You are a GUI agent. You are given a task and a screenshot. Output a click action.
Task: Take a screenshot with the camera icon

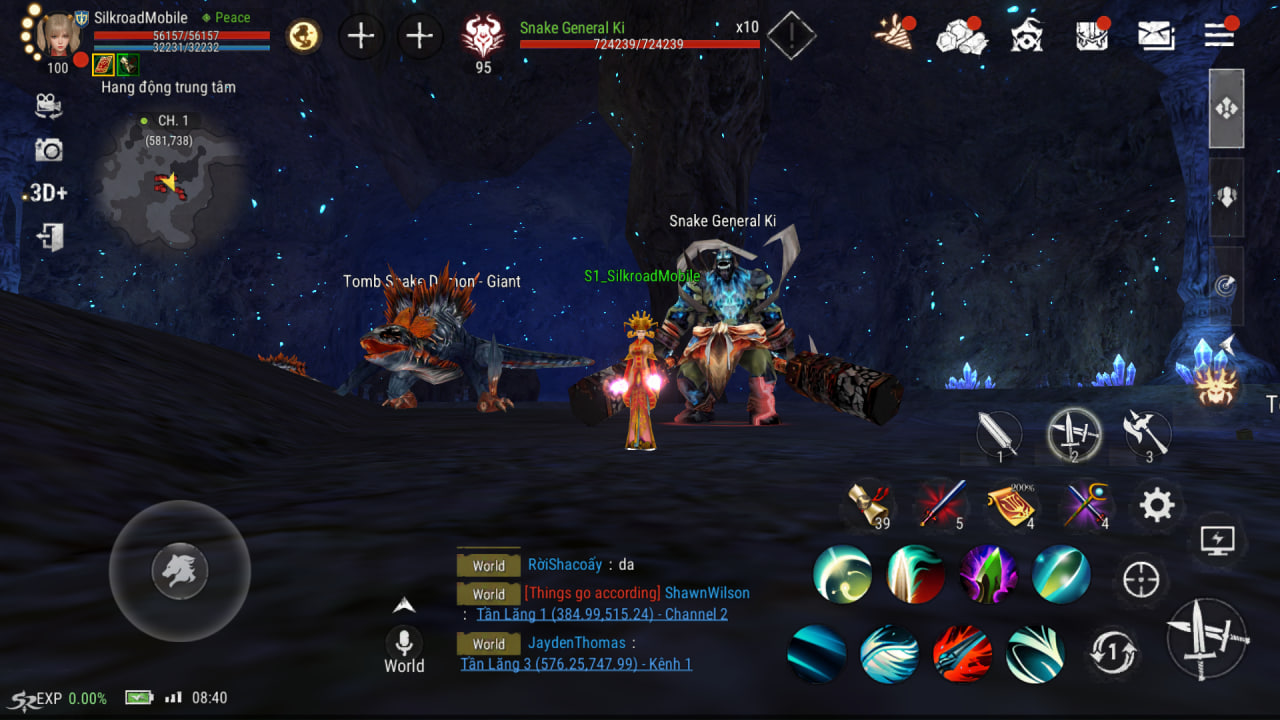[48, 150]
